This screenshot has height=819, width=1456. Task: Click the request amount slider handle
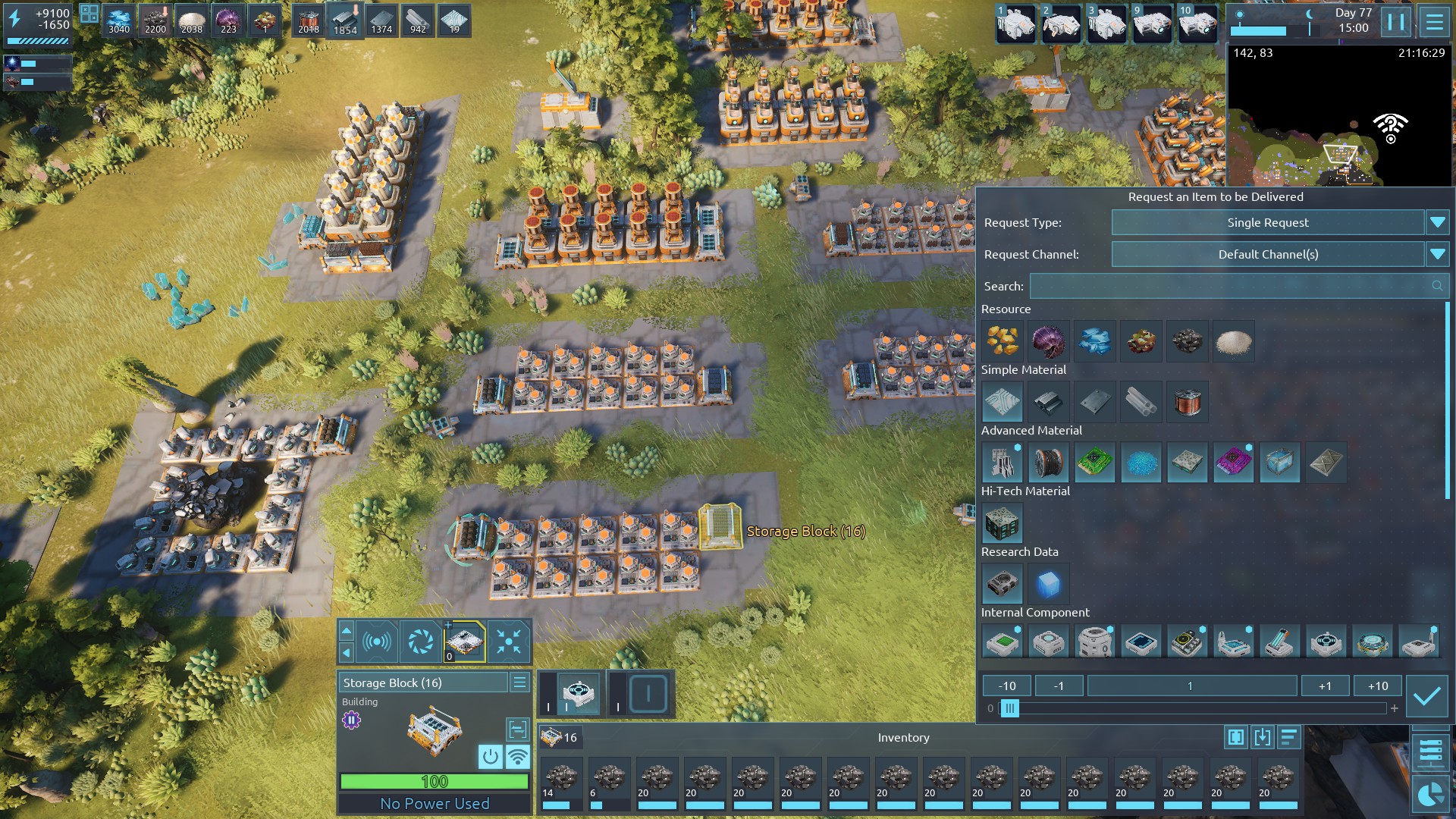(1009, 708)
